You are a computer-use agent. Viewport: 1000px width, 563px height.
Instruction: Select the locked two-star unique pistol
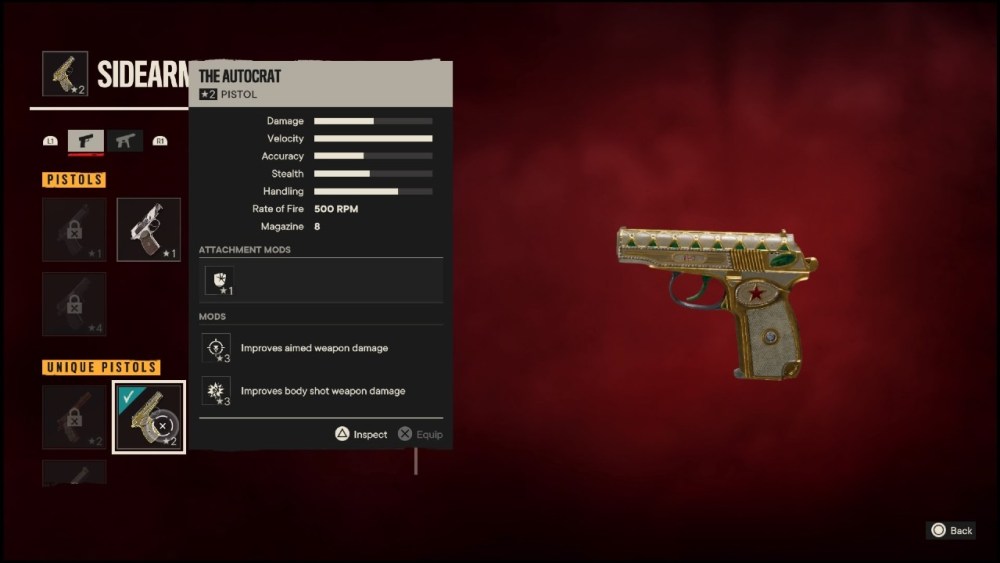click(x=74, y=416)
